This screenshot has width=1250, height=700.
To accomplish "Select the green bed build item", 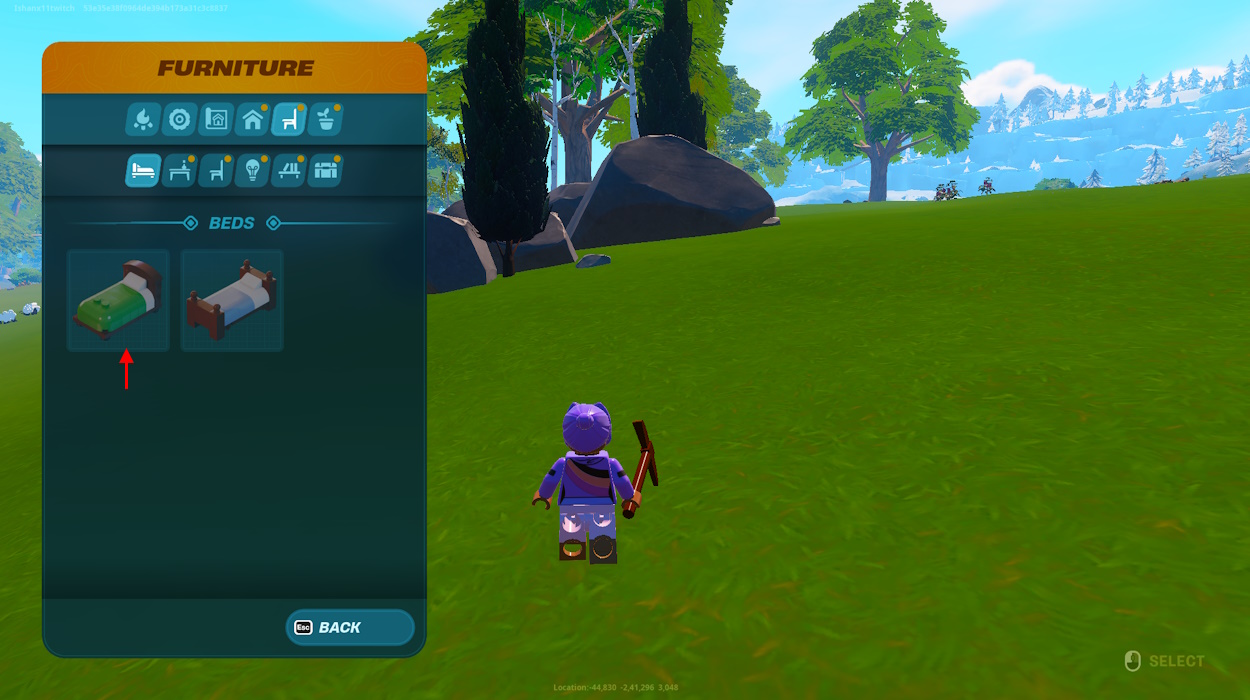I will click(118, 300).
